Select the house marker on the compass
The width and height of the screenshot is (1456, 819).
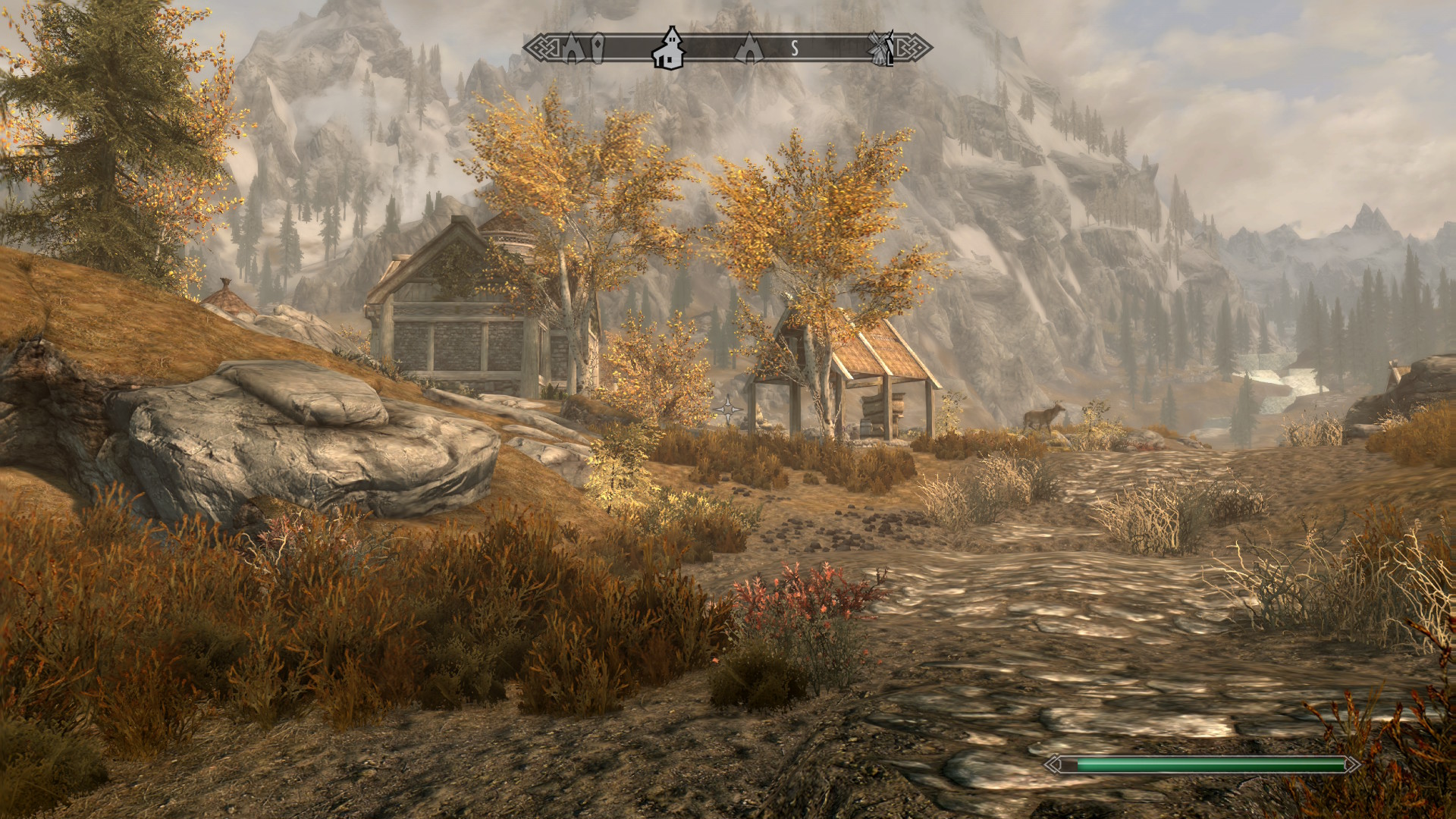click(670, 48)
